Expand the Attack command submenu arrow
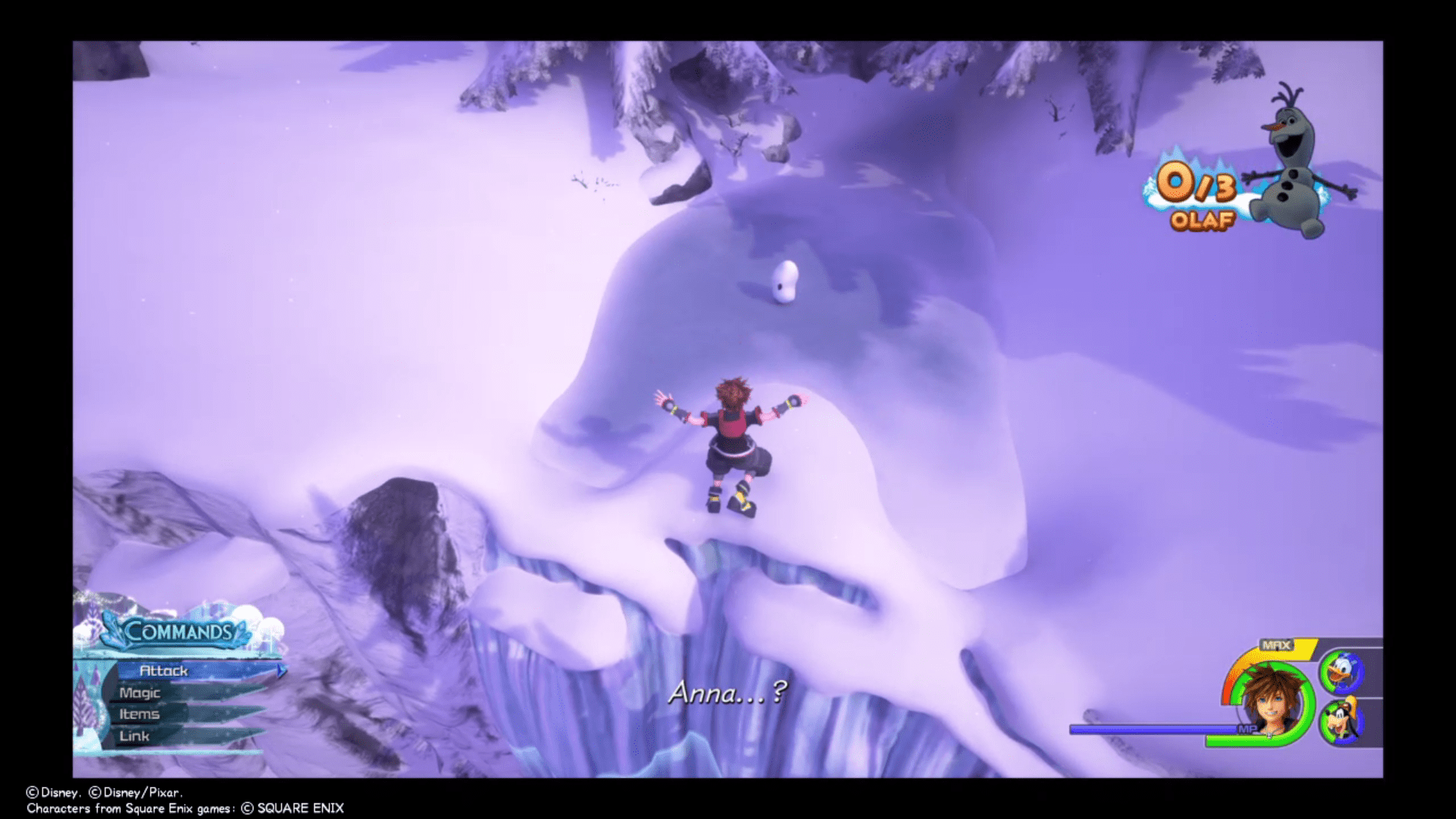Viewport: 1456px width, 819px height. (280, 670)
